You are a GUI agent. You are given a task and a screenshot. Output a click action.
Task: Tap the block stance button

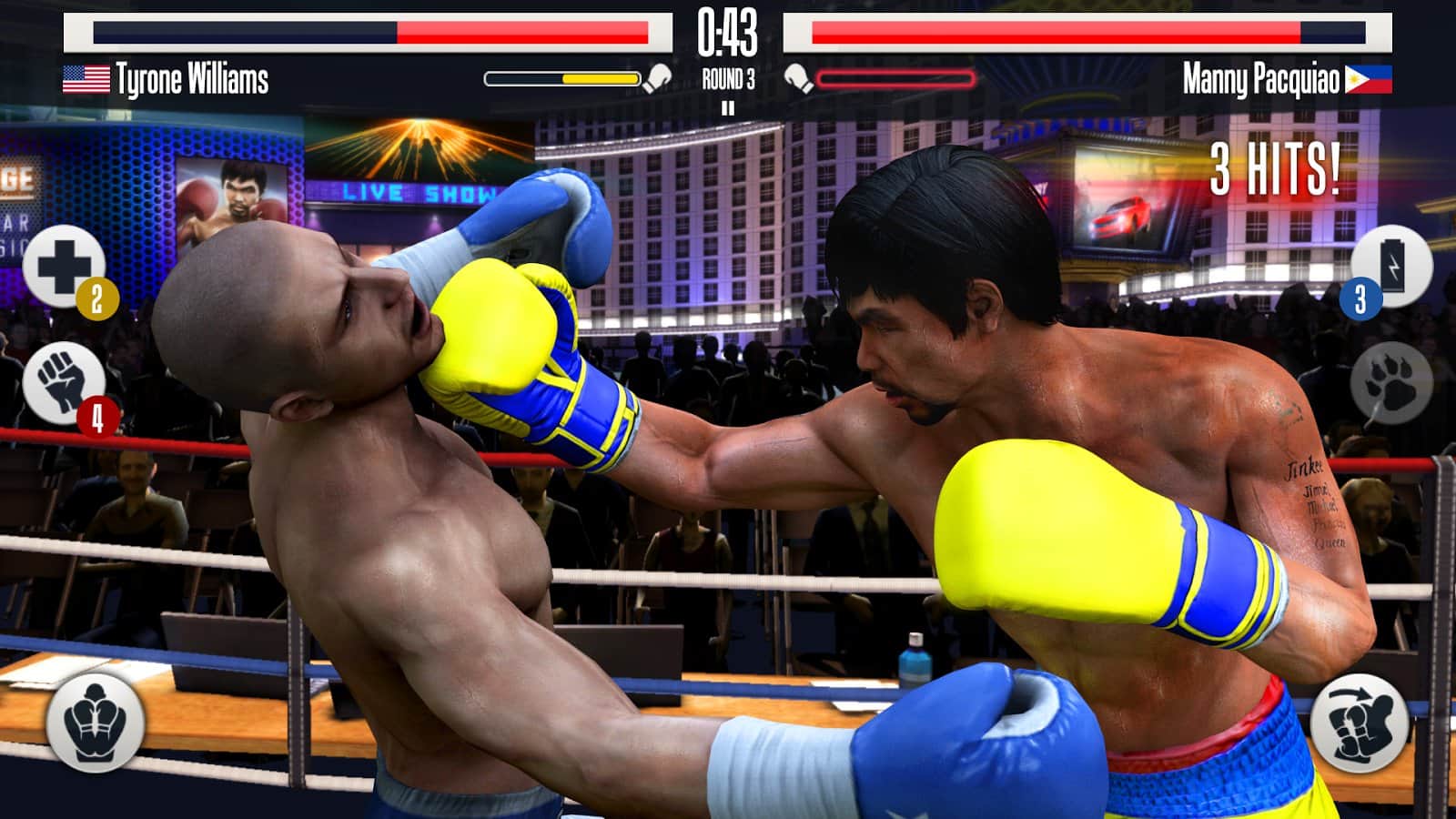pyautogui.click(x=95, y=722)
